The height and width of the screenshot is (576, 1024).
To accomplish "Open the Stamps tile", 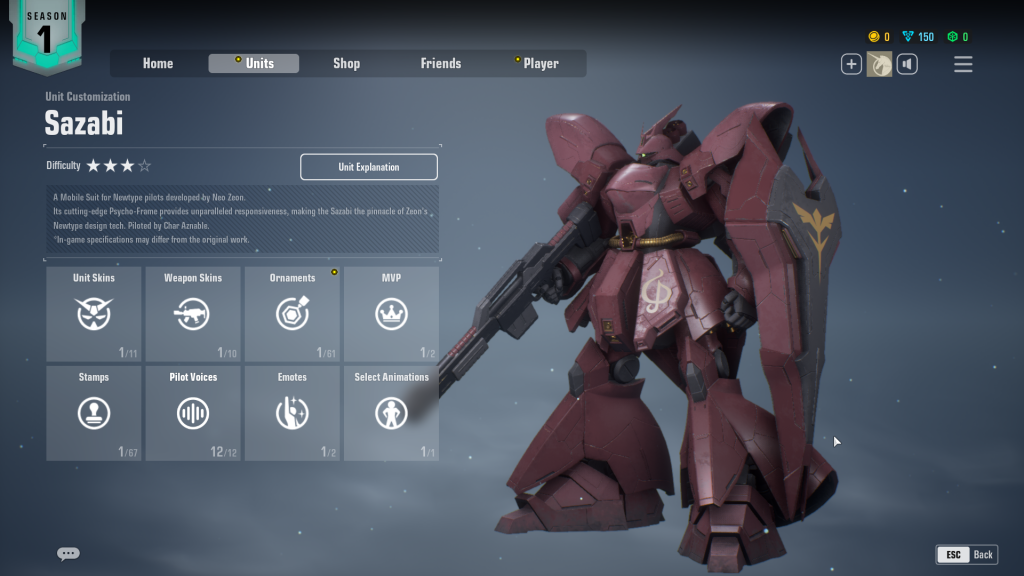I will coord(94,413).
